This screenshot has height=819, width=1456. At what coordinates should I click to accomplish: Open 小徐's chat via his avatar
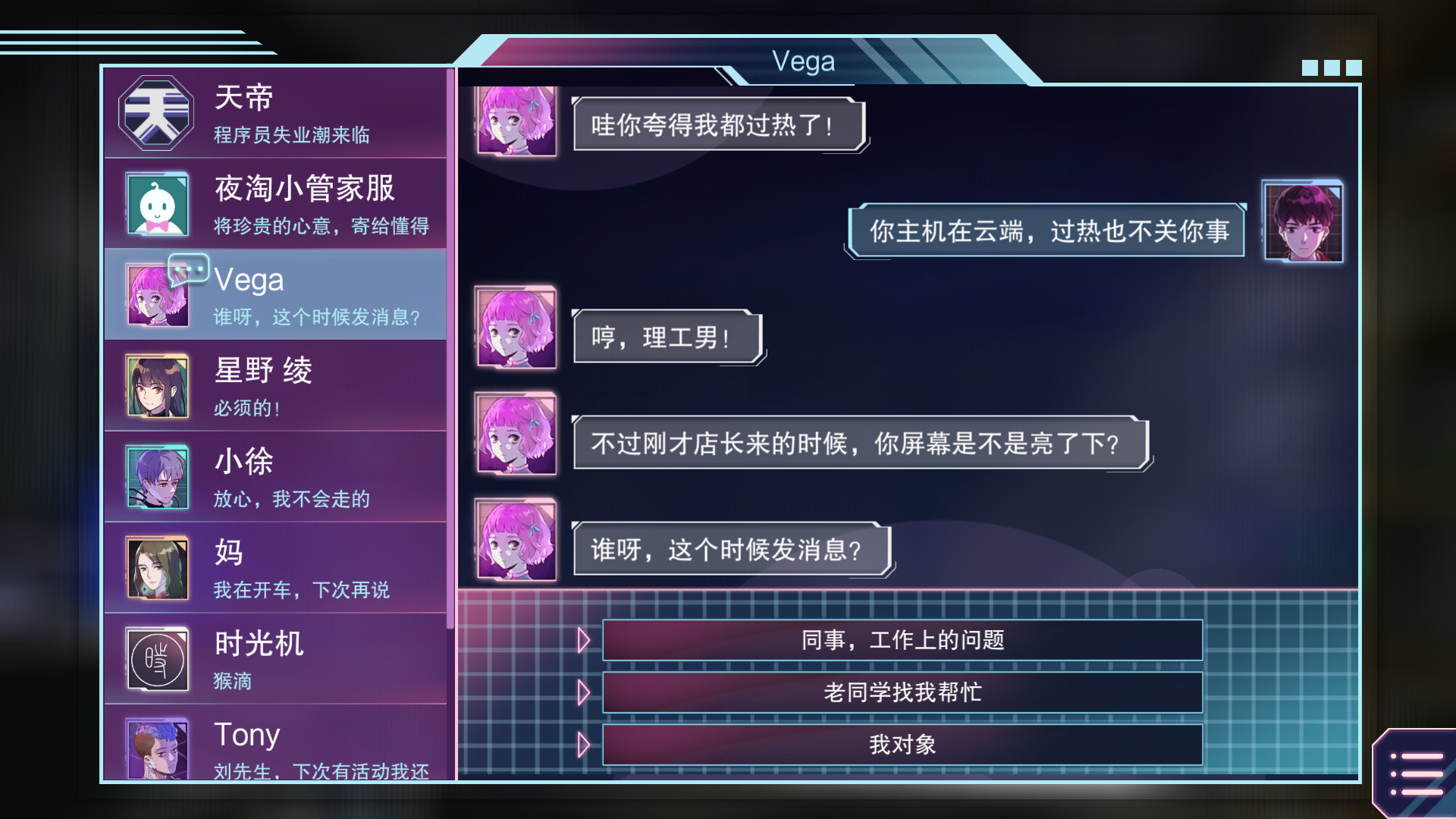(155, 476)
